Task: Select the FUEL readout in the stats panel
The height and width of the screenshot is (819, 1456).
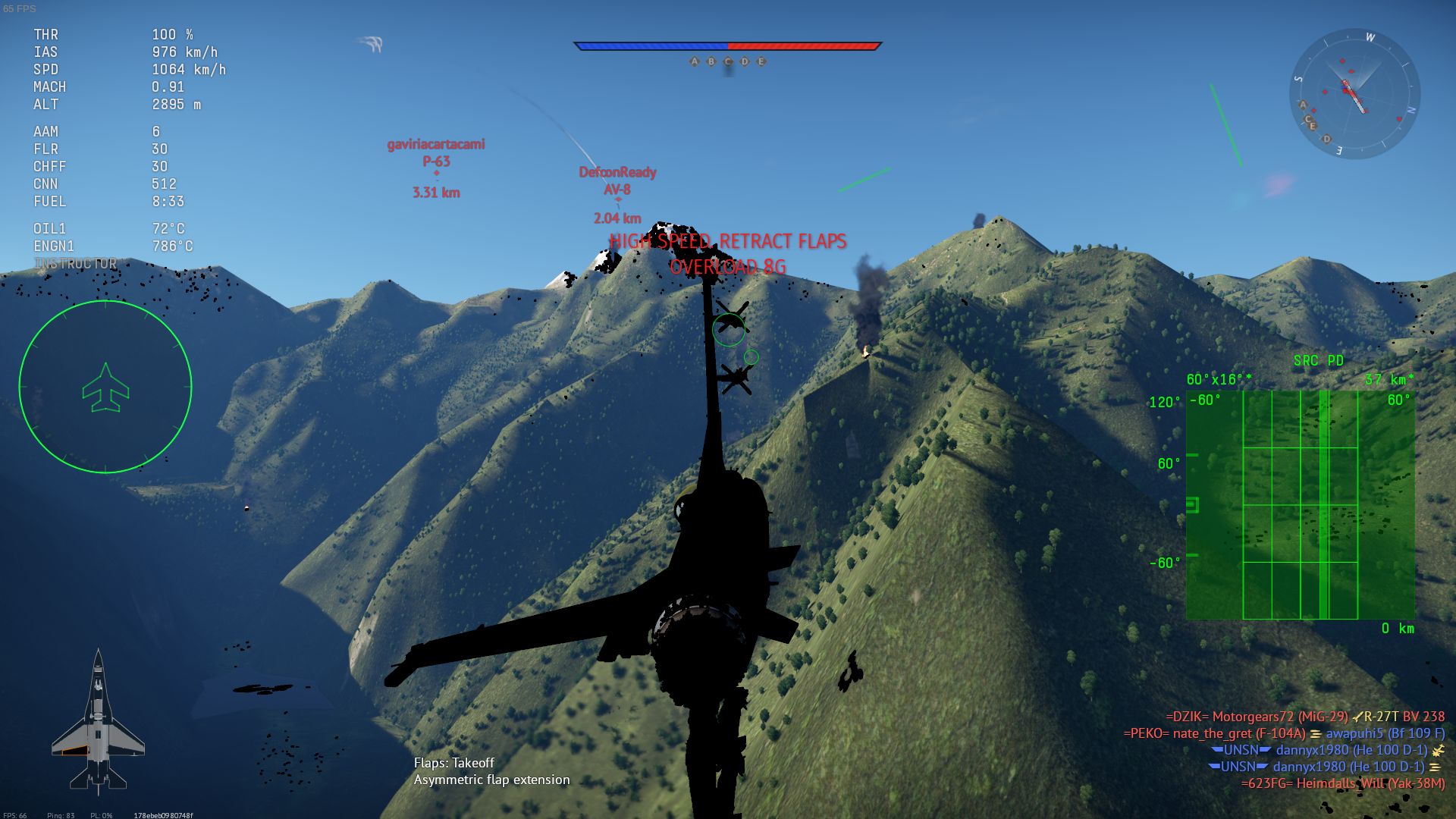Action: tap(49, 202)
